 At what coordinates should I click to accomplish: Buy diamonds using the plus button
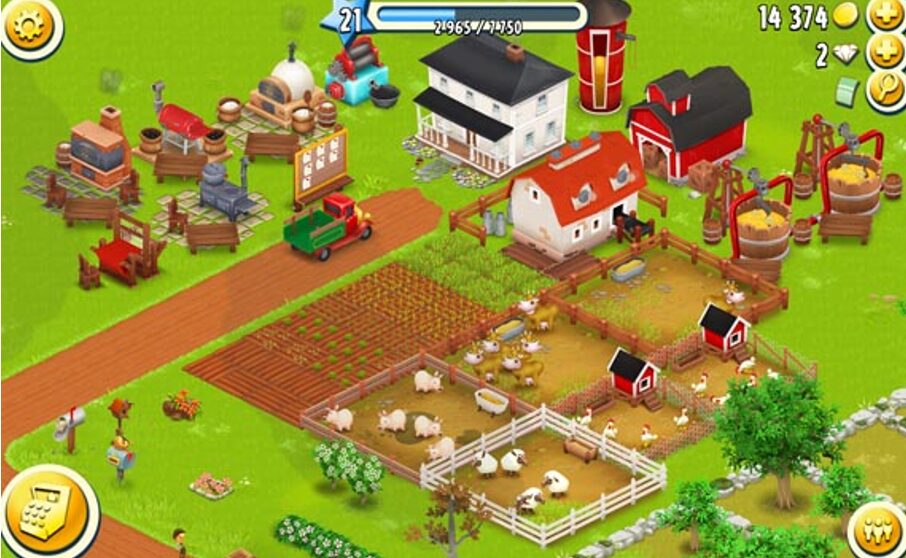884,53
